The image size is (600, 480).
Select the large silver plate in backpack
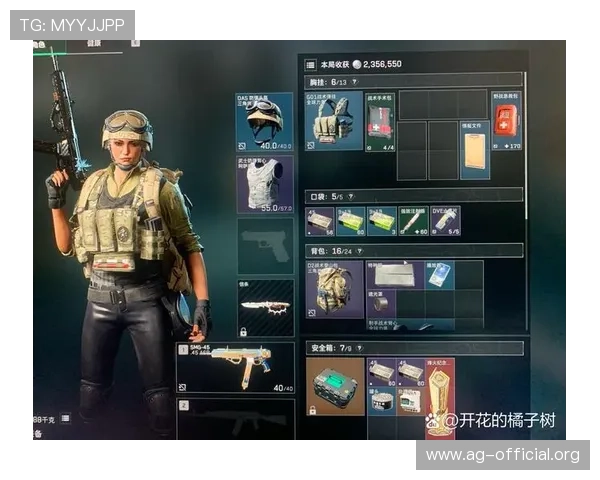tap(396, 274)
